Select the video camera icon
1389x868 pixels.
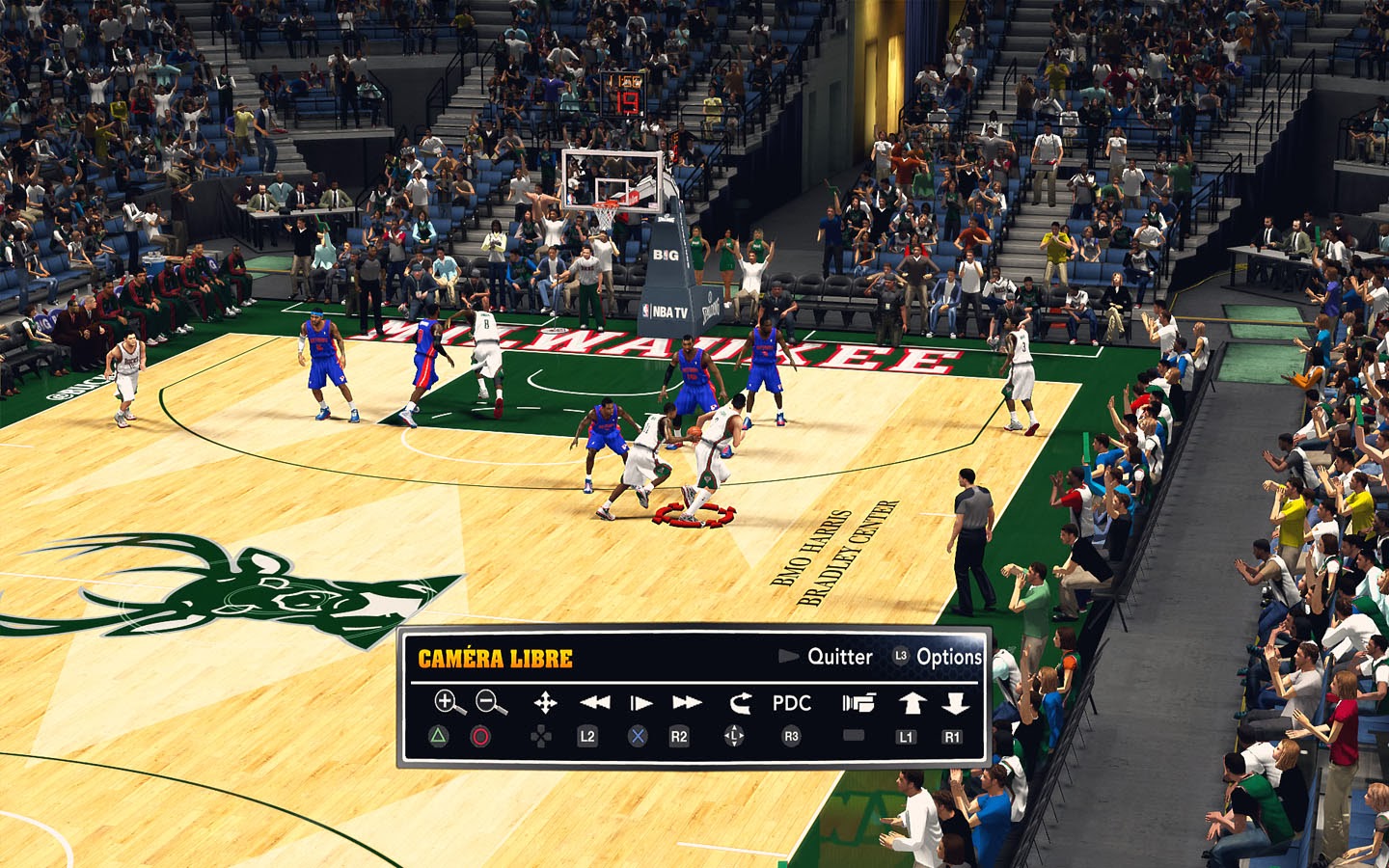tap(858, 703)
